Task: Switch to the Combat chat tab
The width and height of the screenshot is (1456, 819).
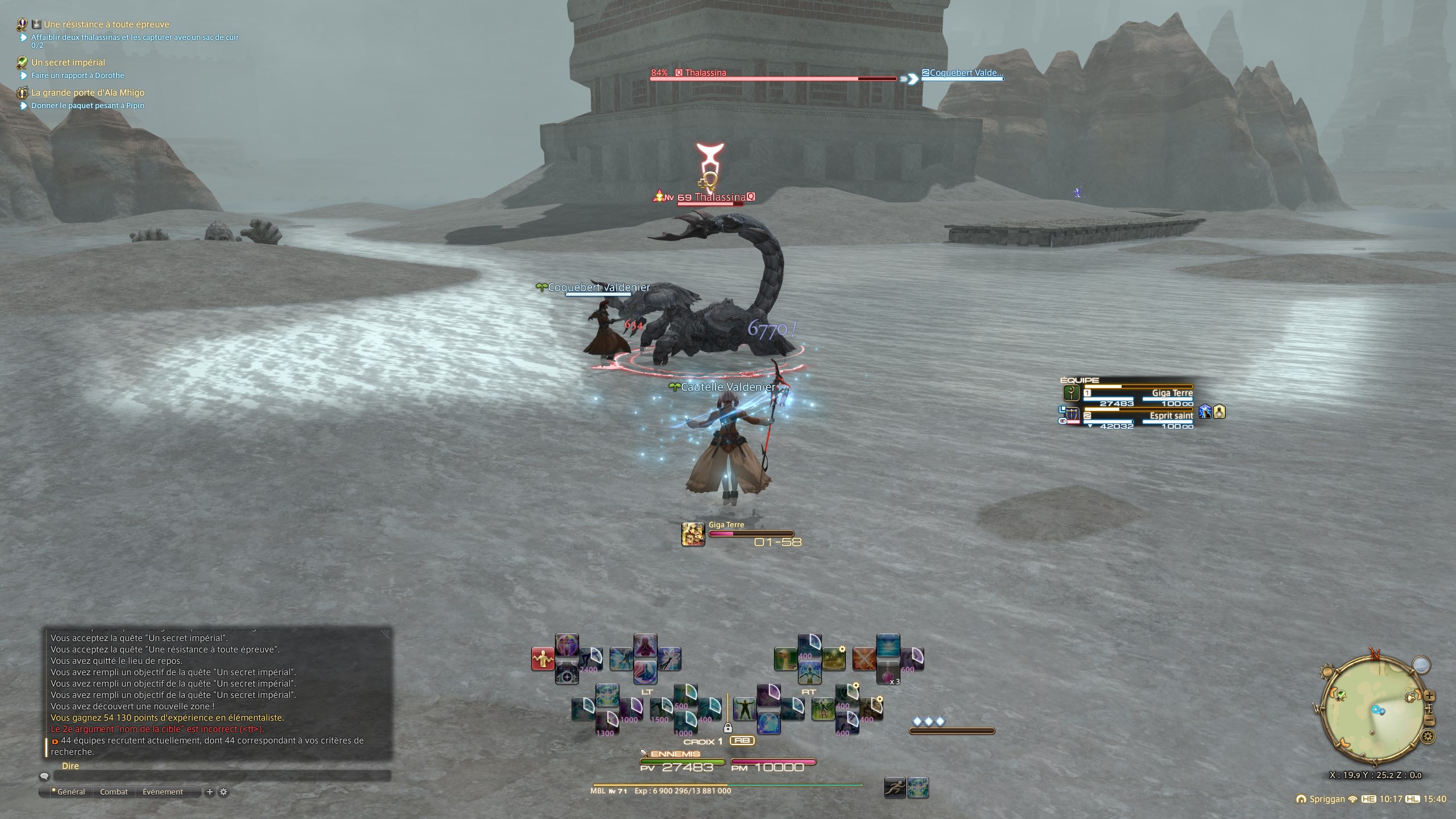Action: tap(114, 792)
